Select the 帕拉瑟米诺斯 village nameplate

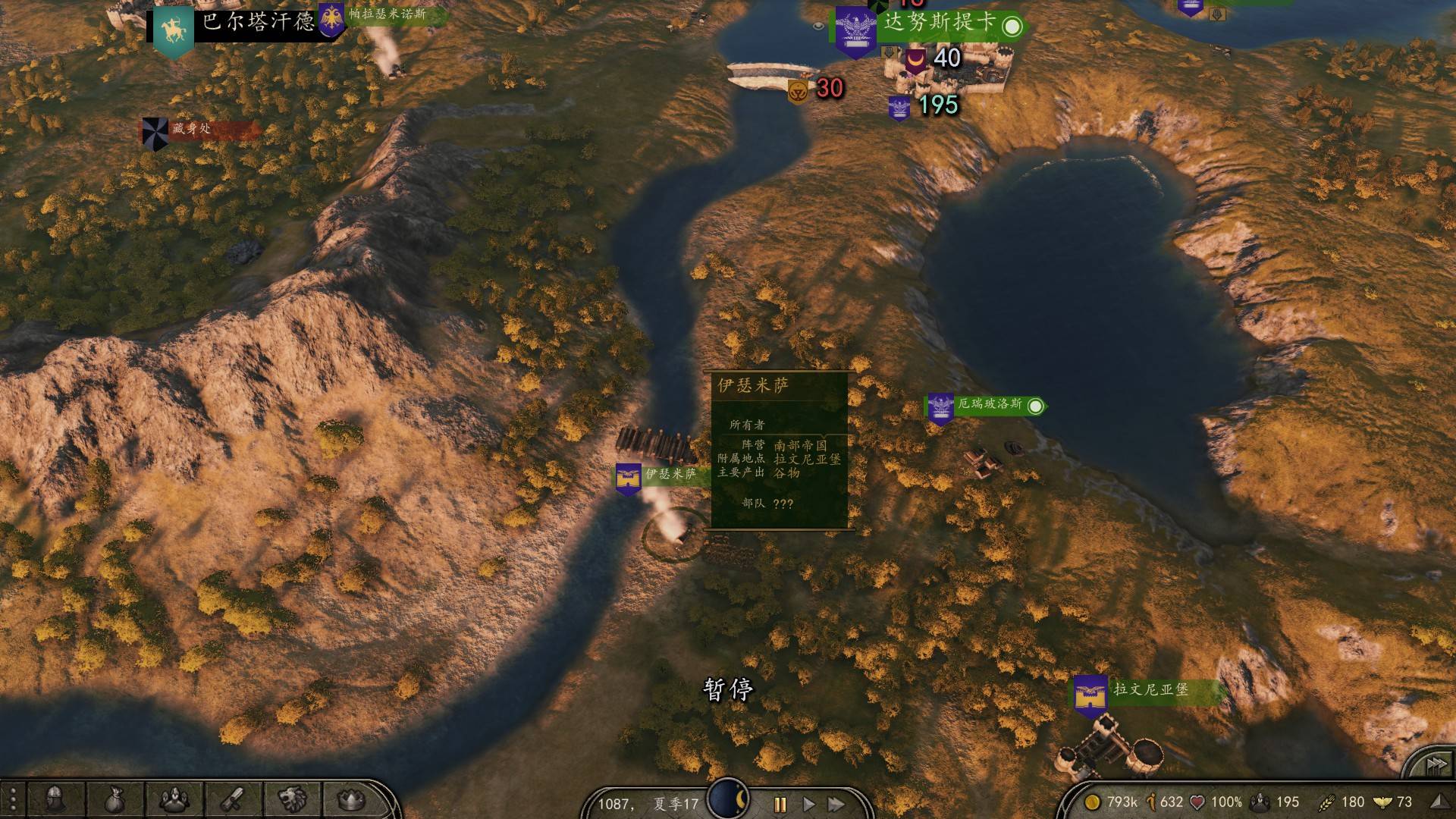[387, 14]
